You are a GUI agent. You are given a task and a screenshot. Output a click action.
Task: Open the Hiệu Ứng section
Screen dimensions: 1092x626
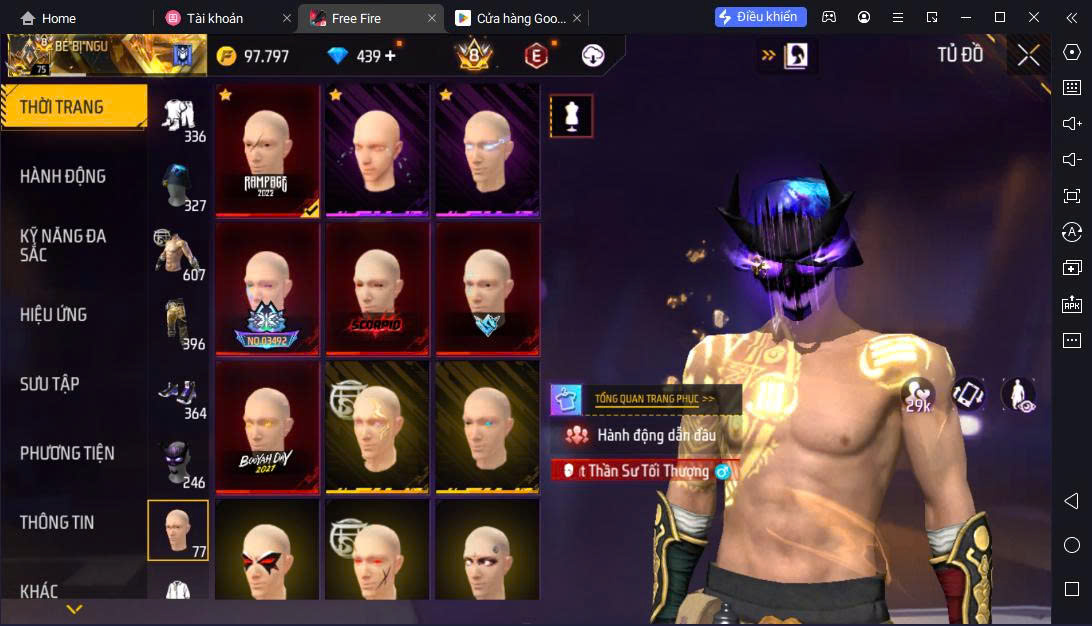click(x=54, y=315)
